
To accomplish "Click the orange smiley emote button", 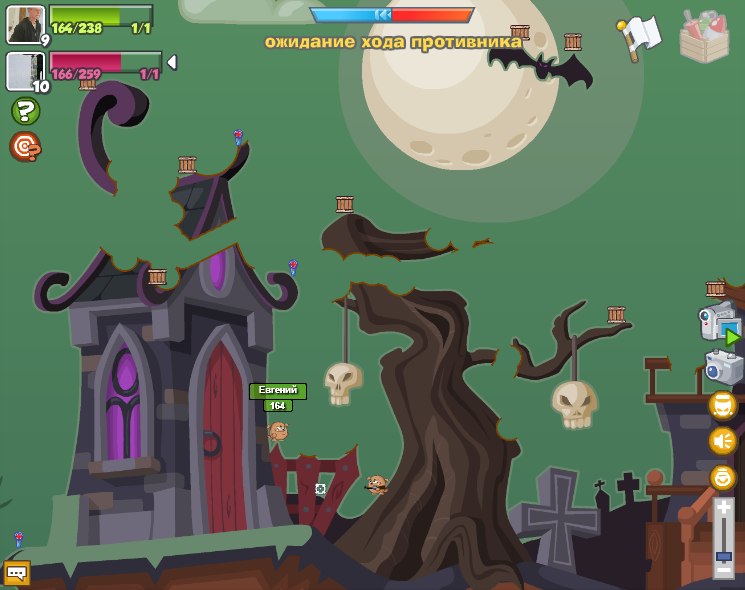I will (722, 477).
